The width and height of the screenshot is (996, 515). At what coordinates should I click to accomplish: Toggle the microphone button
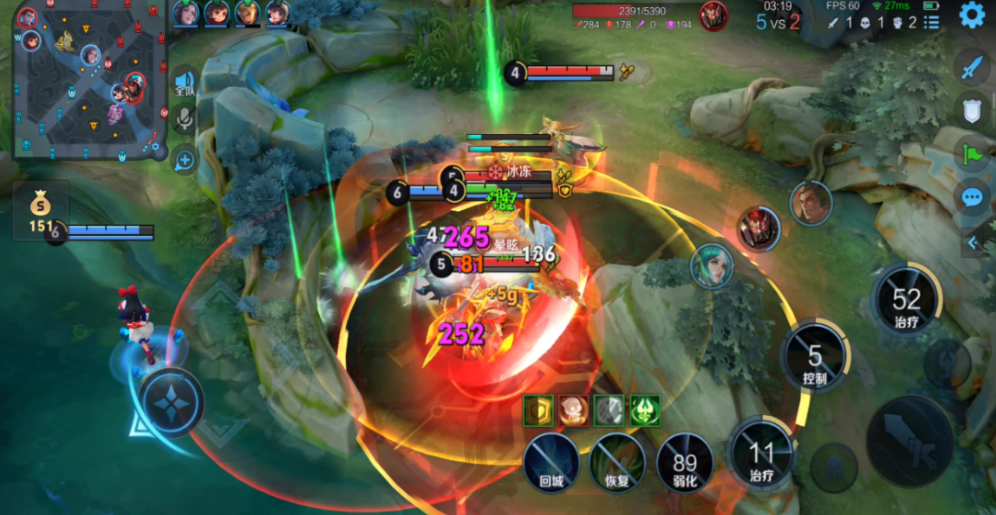pos(184,120)
